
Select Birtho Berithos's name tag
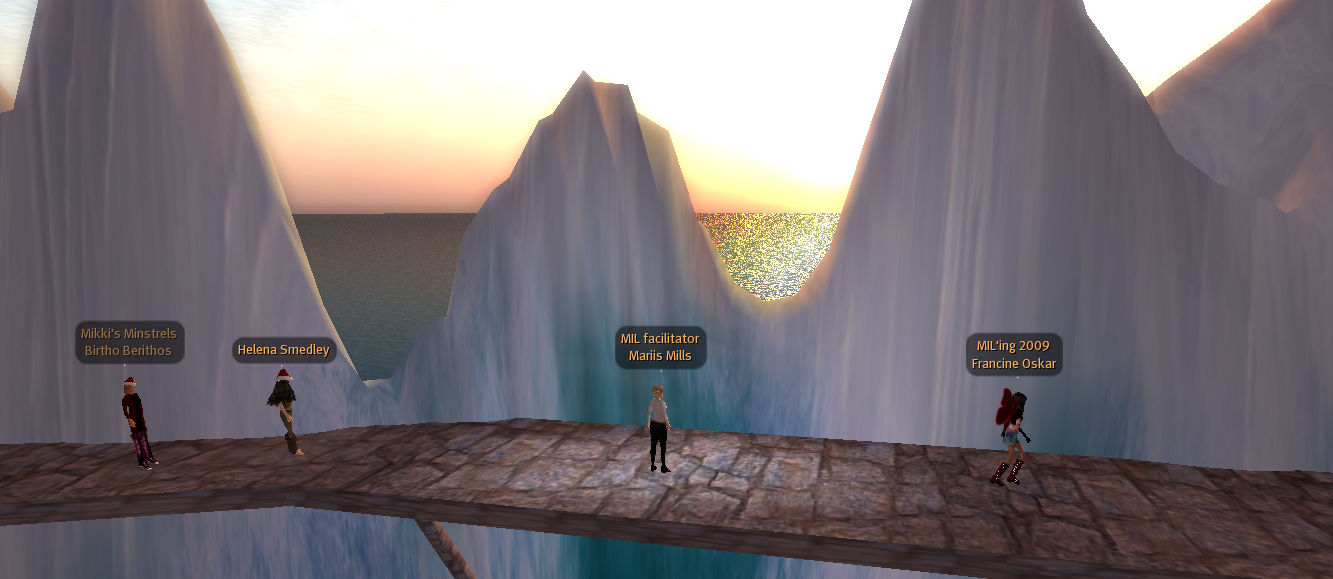pyautogui.click(x=129, y=342)
